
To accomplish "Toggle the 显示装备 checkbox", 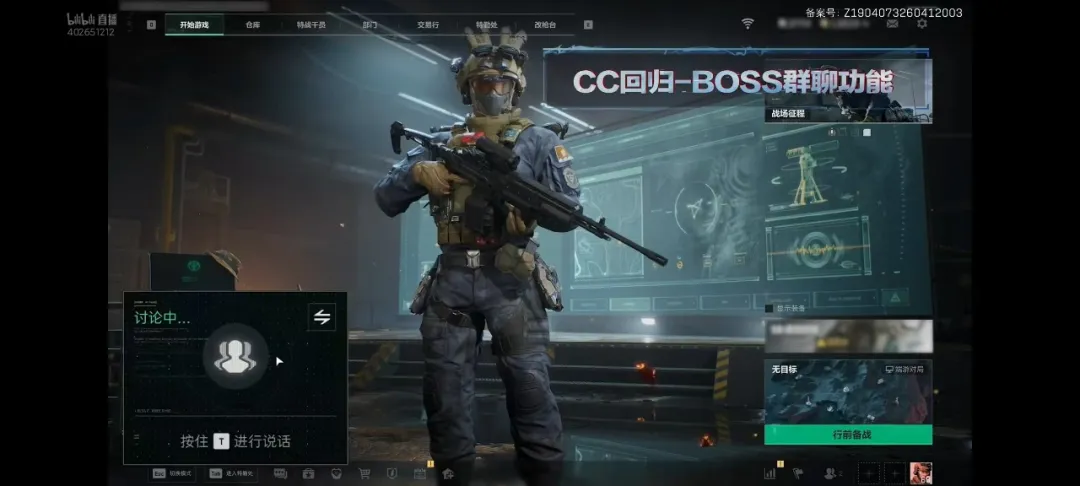I will tap(769, 309).
